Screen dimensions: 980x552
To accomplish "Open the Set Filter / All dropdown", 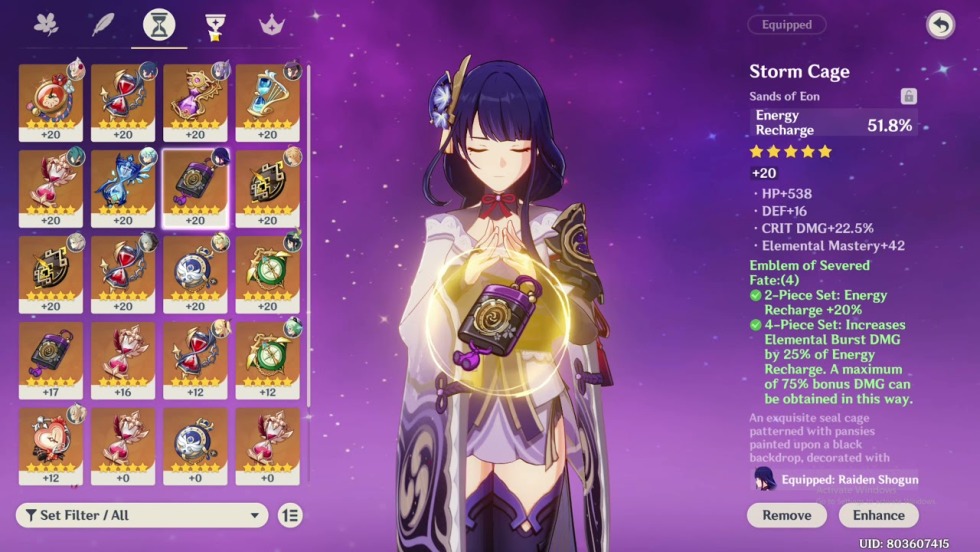I will 142,515.
